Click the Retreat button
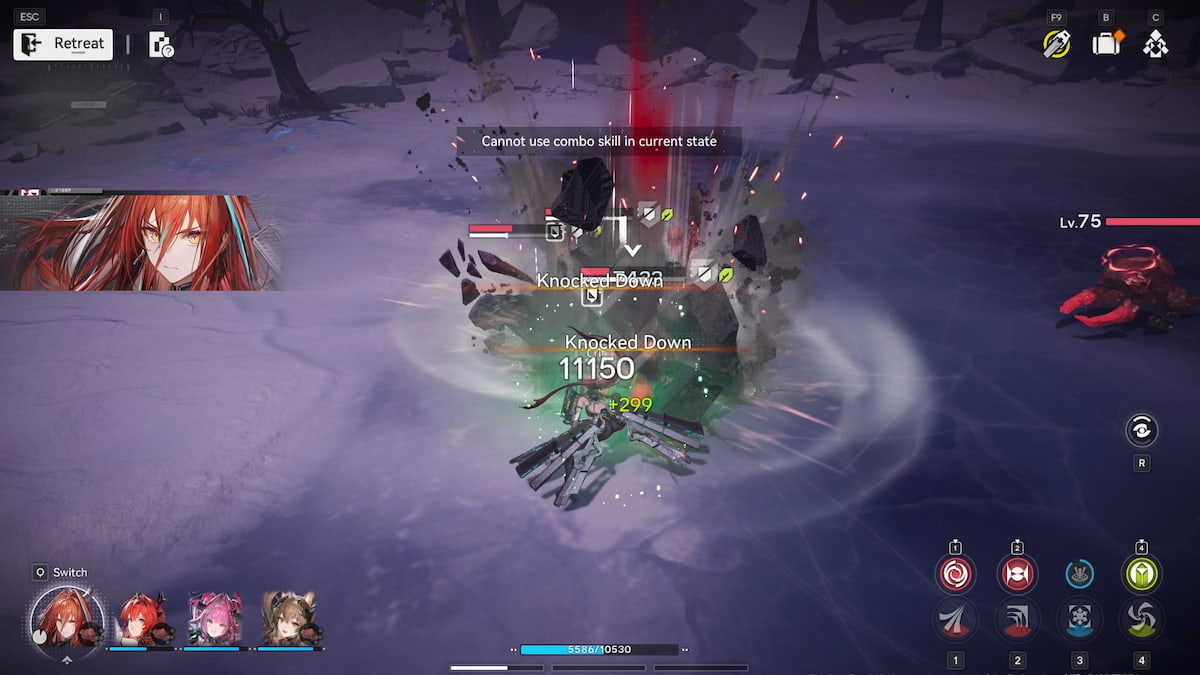1200x675 pixels. (x=63, y=44)
